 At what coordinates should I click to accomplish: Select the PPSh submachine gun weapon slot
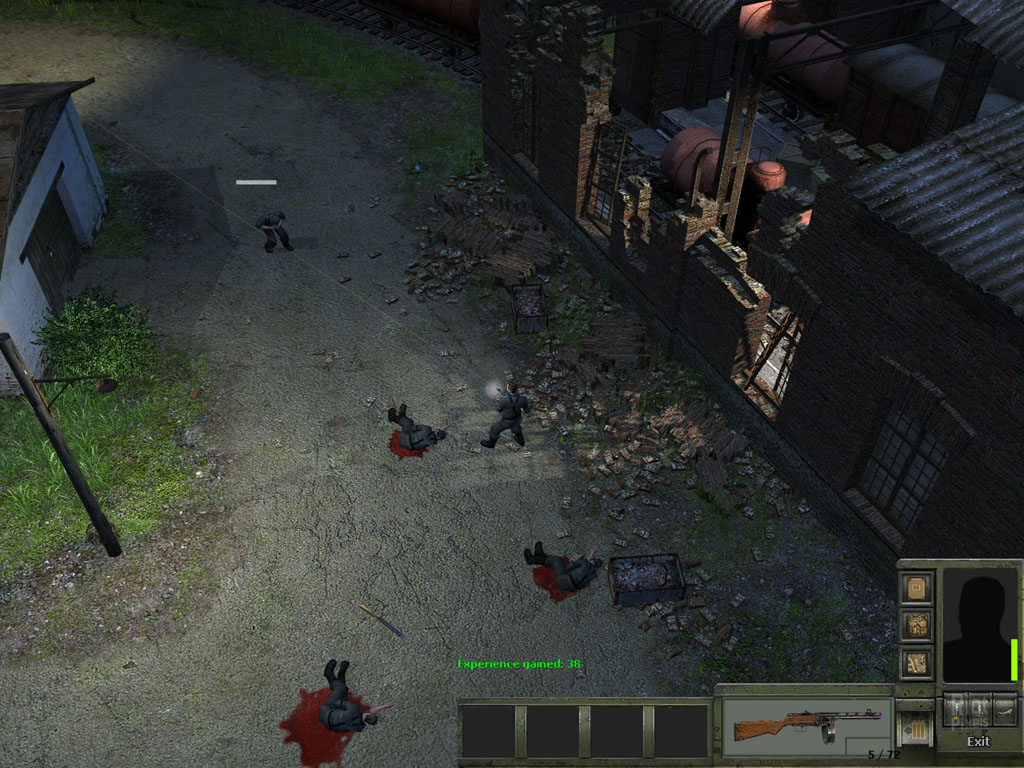pos(806,723)
